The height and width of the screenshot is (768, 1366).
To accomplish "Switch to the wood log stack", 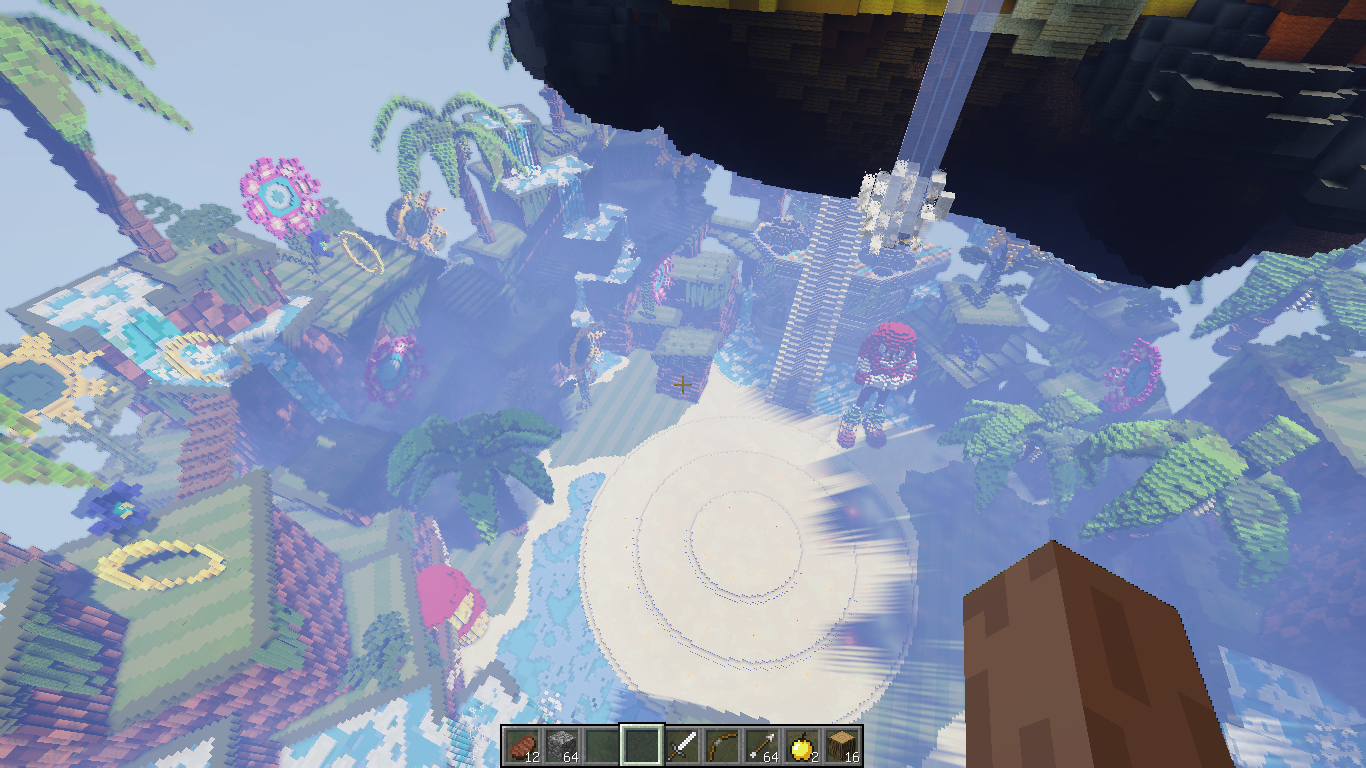I will pyautogui.click(x=842, y=745).
